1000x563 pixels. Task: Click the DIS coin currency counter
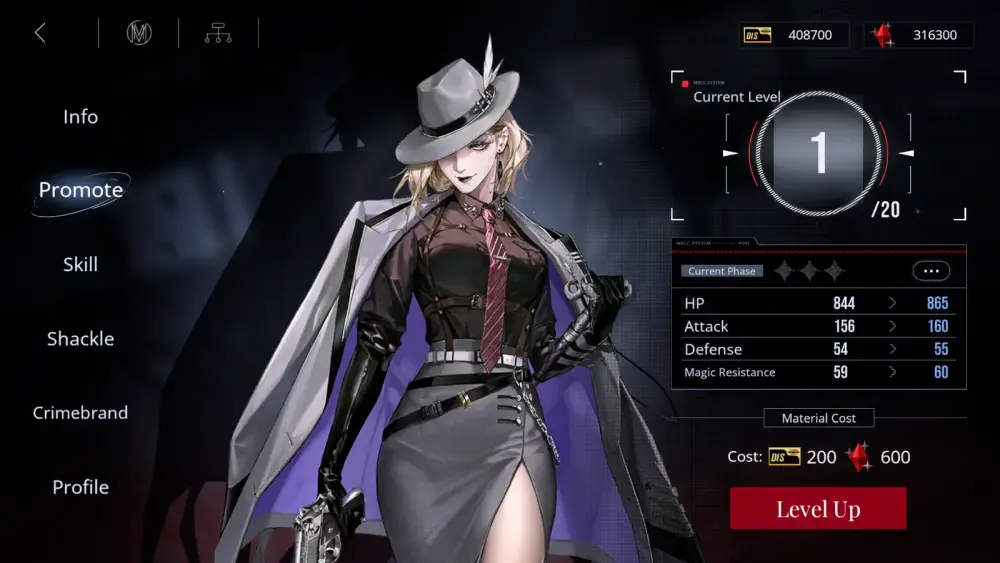[794, 35]
